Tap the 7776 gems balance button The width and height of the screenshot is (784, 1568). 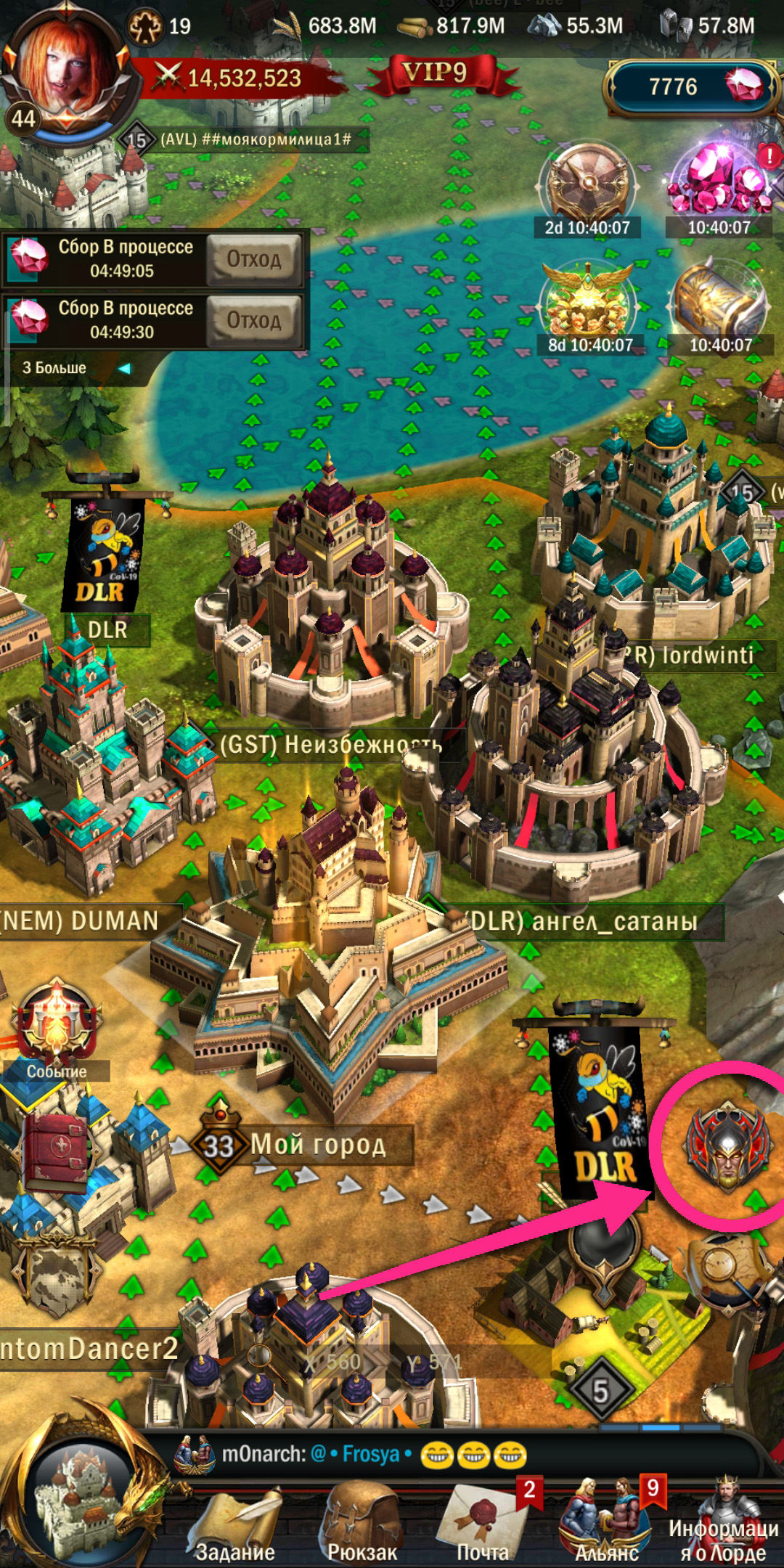coord(690,87)
